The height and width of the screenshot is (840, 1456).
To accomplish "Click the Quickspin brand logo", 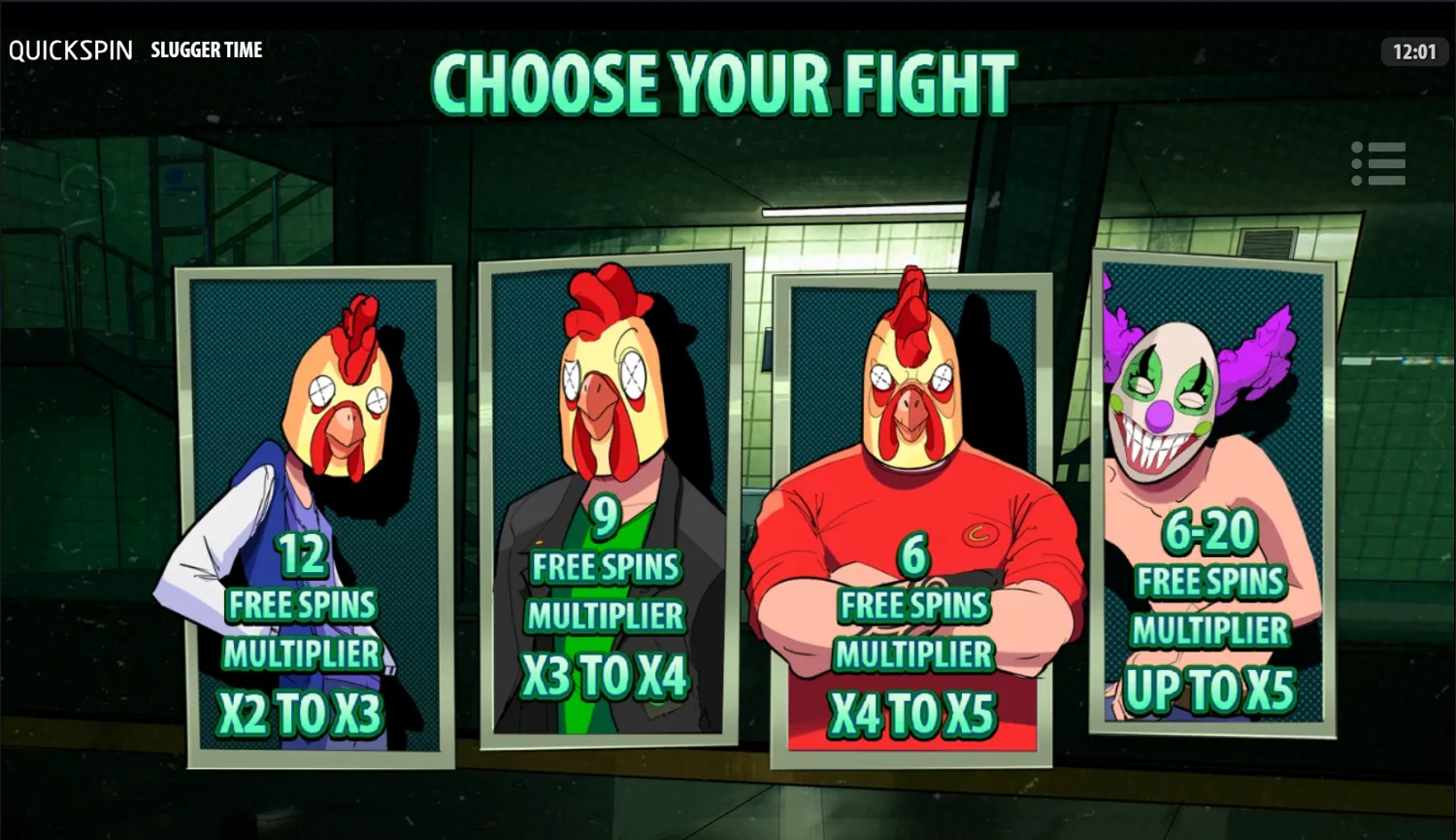I will pyautogui.click(x=71, y=50).
